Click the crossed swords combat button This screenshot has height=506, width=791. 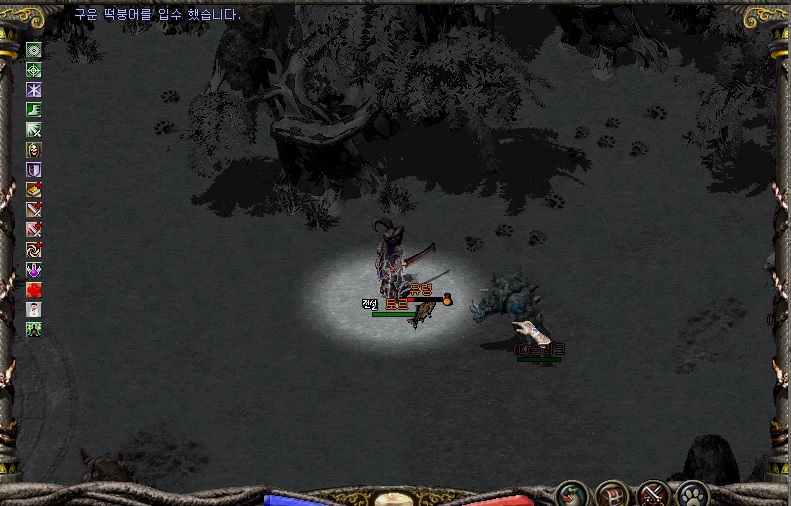pyautogui.click(x=652, y=494)
